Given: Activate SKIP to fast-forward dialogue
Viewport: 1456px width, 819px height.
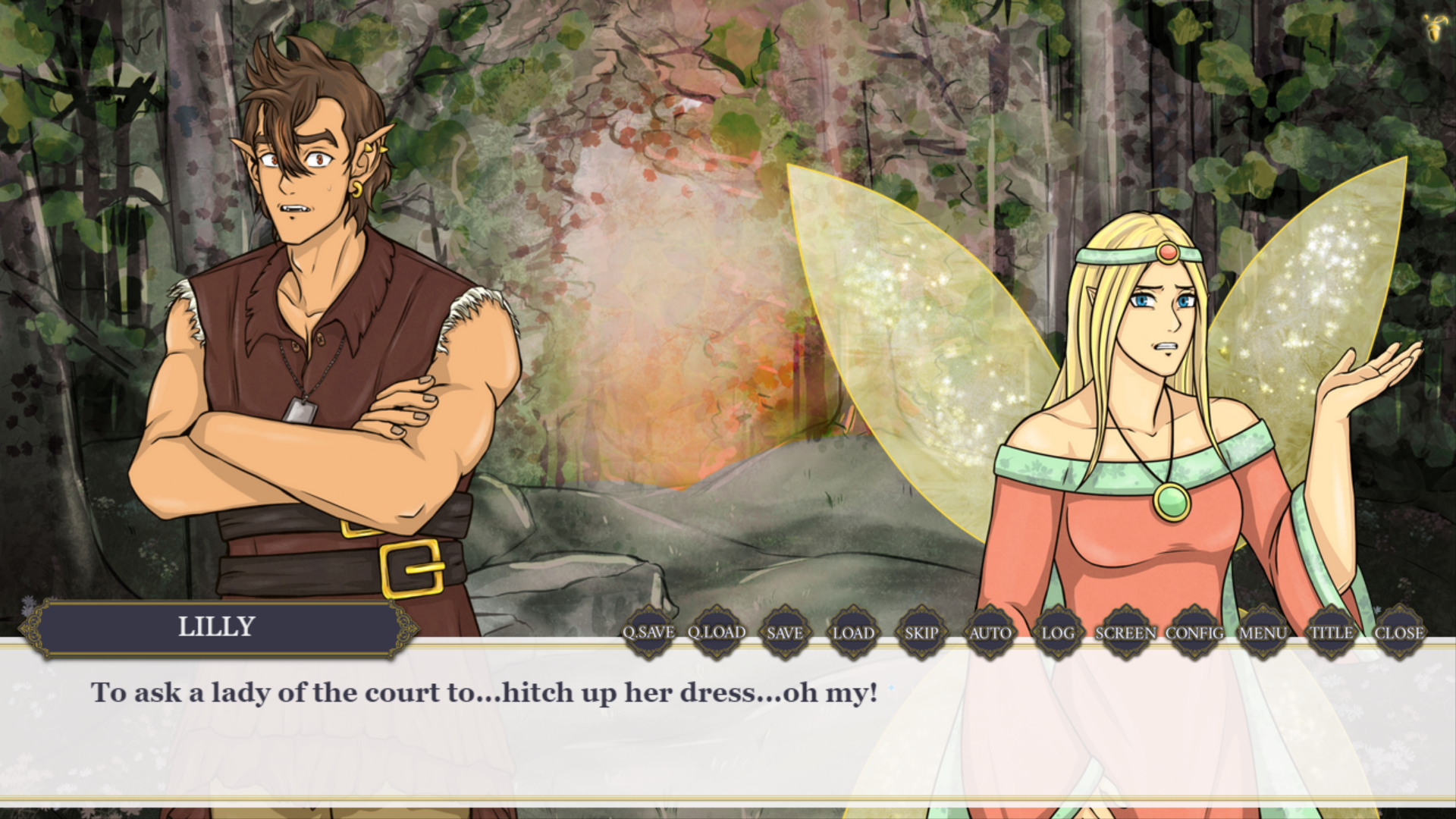Looking at the screenshot, I should 921,632.
